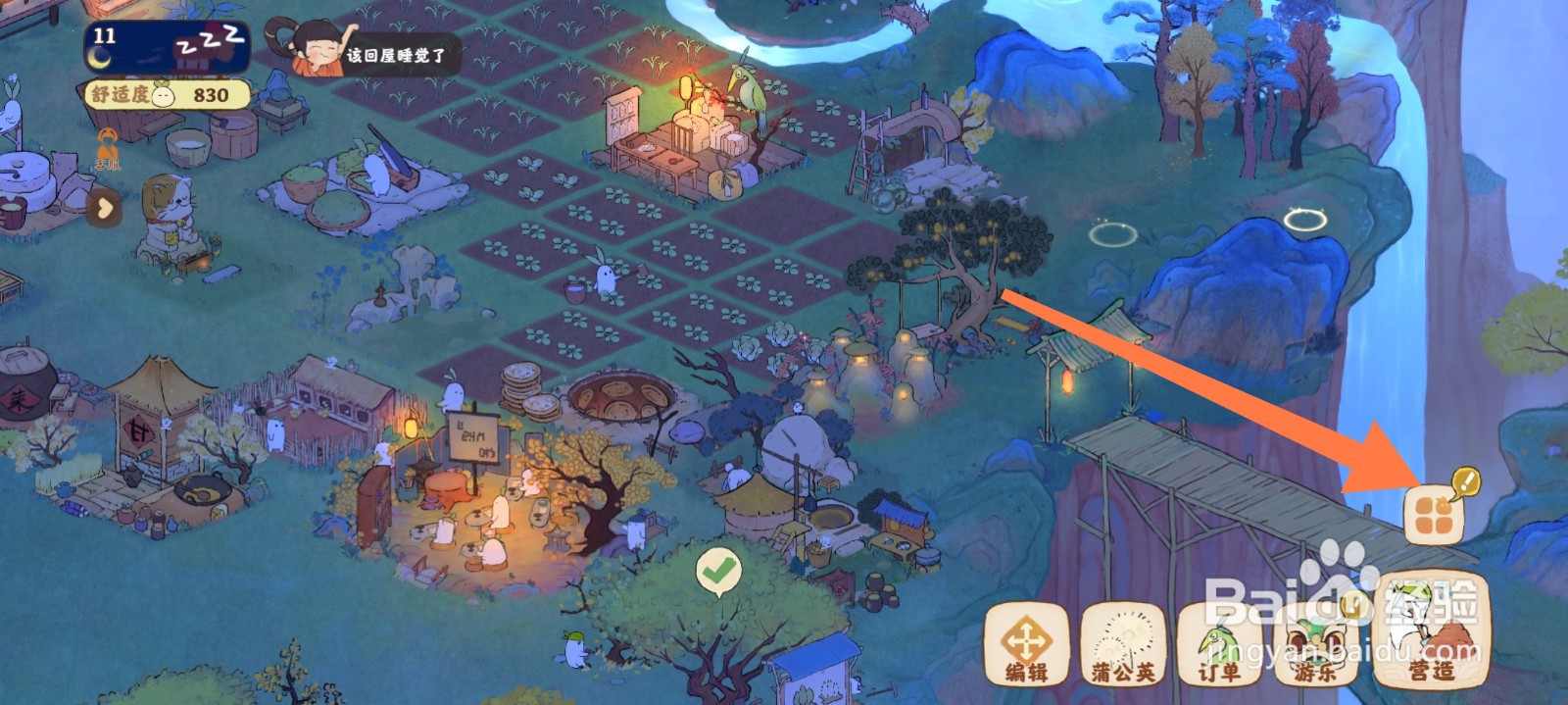Tap the 该回屋睡觉了 bedtime prompt
The height and width of the screenshot is (705, 1568).
point(372,53)
